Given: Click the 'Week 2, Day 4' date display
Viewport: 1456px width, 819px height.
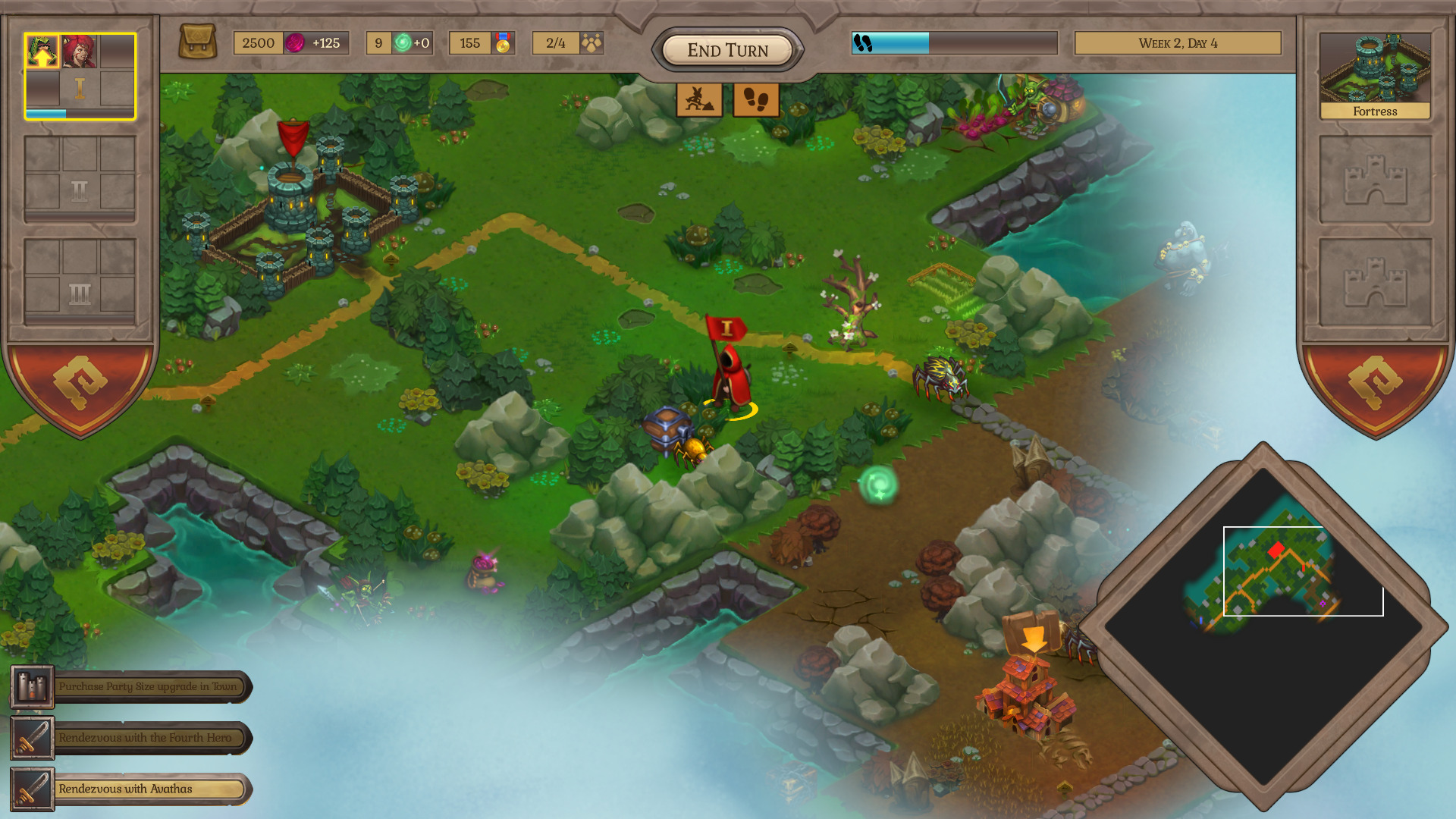Looking at the screenshot, I should coord(1177,43).
